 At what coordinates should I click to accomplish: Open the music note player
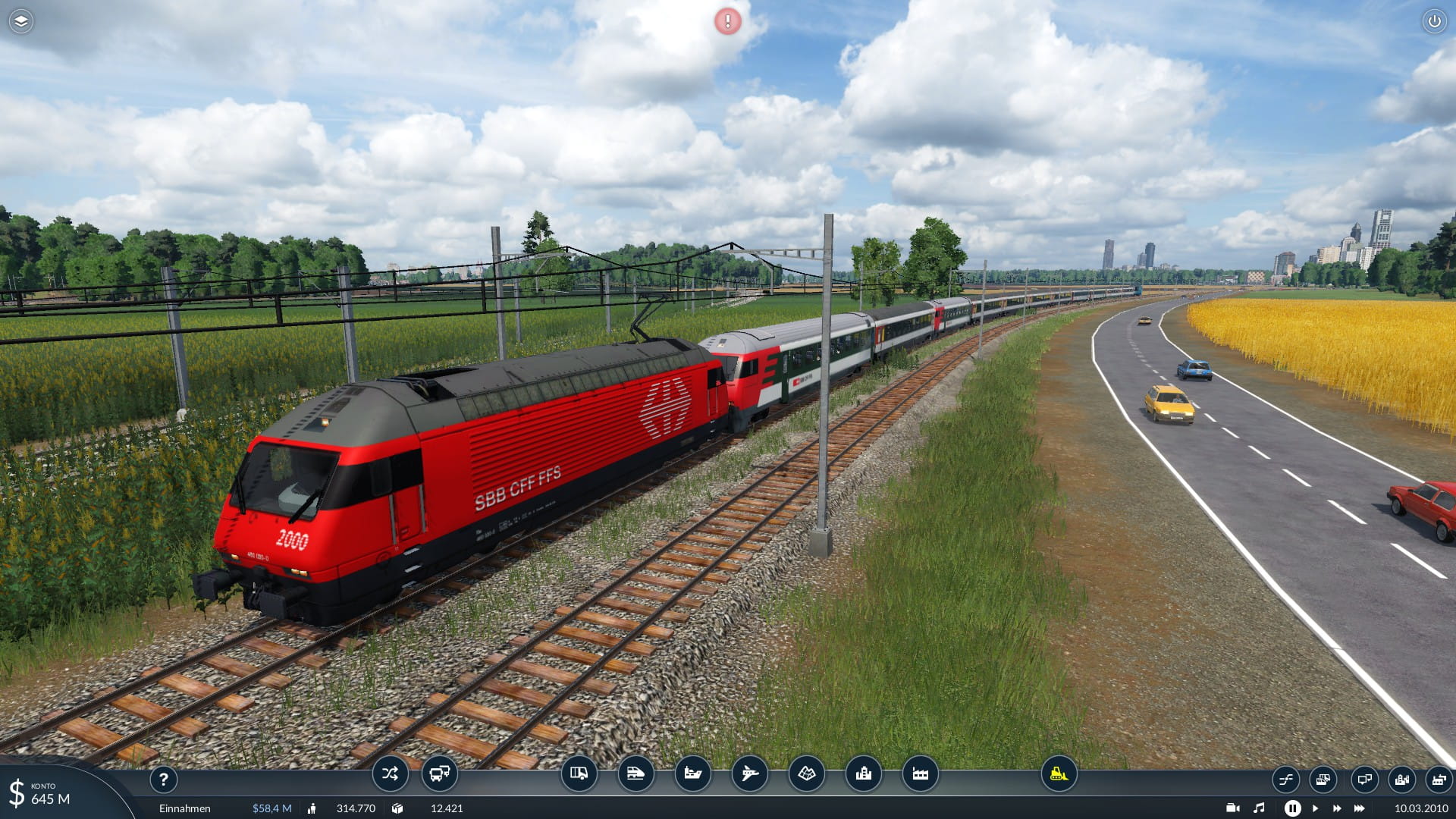pyautogui.click(x=1259, y=808)
